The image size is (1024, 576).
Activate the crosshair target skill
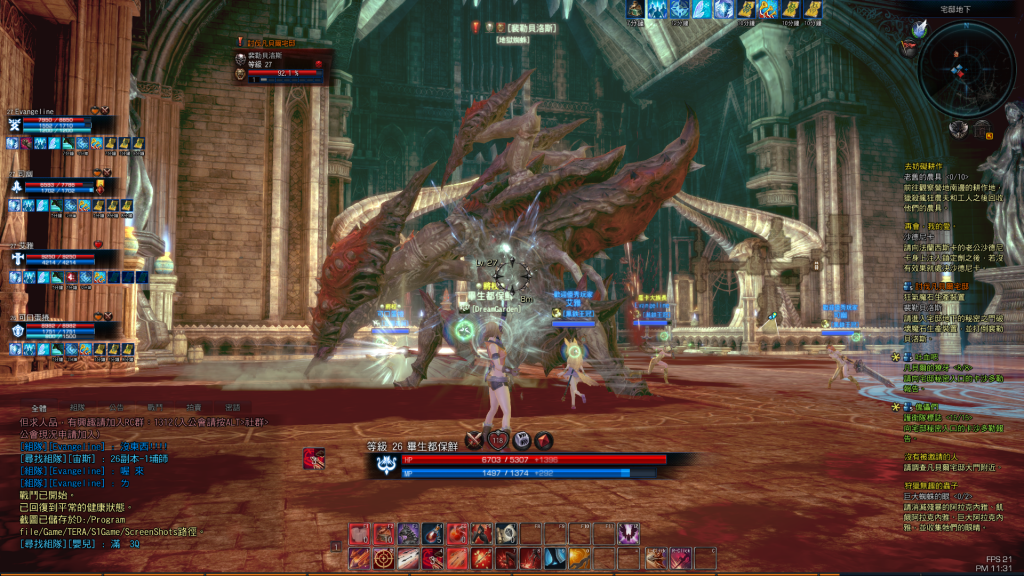pyautogui.click(x=384, y=558)
